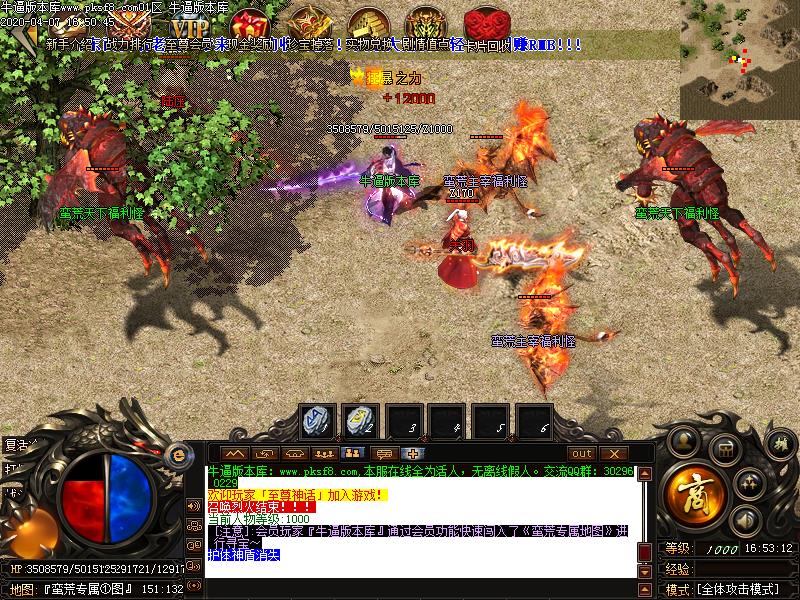This screenshot has height=600, width=800.
Task: Use the rune stone in hotbar slot 1
Action: pos(319,422)
